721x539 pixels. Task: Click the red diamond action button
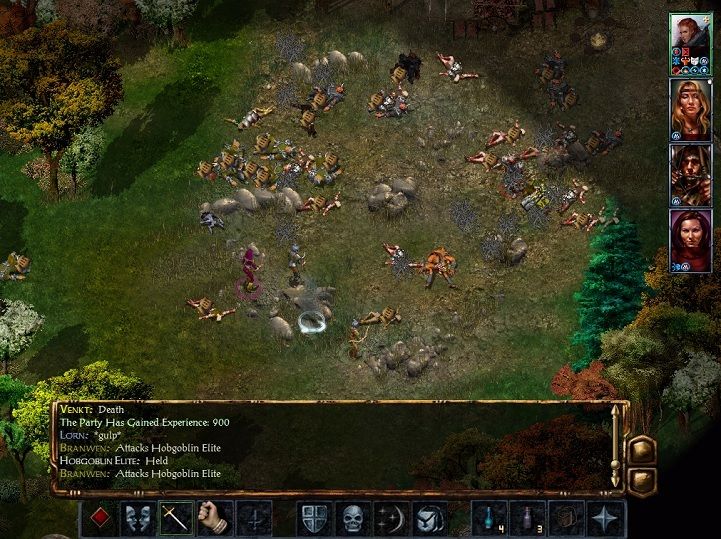98,519
